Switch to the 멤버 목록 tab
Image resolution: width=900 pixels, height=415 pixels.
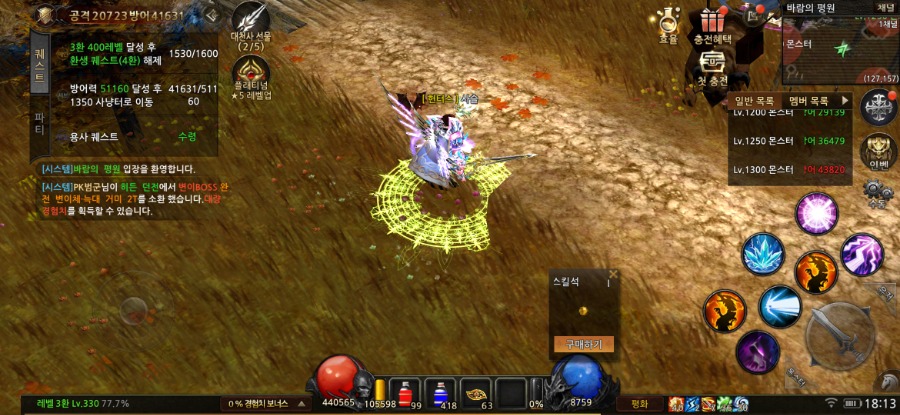click(x=809, y=101)
